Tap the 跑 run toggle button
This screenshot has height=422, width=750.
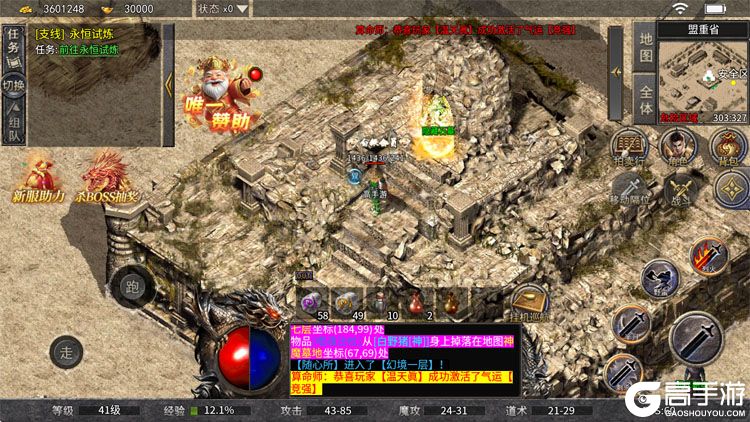click(131, 286)
